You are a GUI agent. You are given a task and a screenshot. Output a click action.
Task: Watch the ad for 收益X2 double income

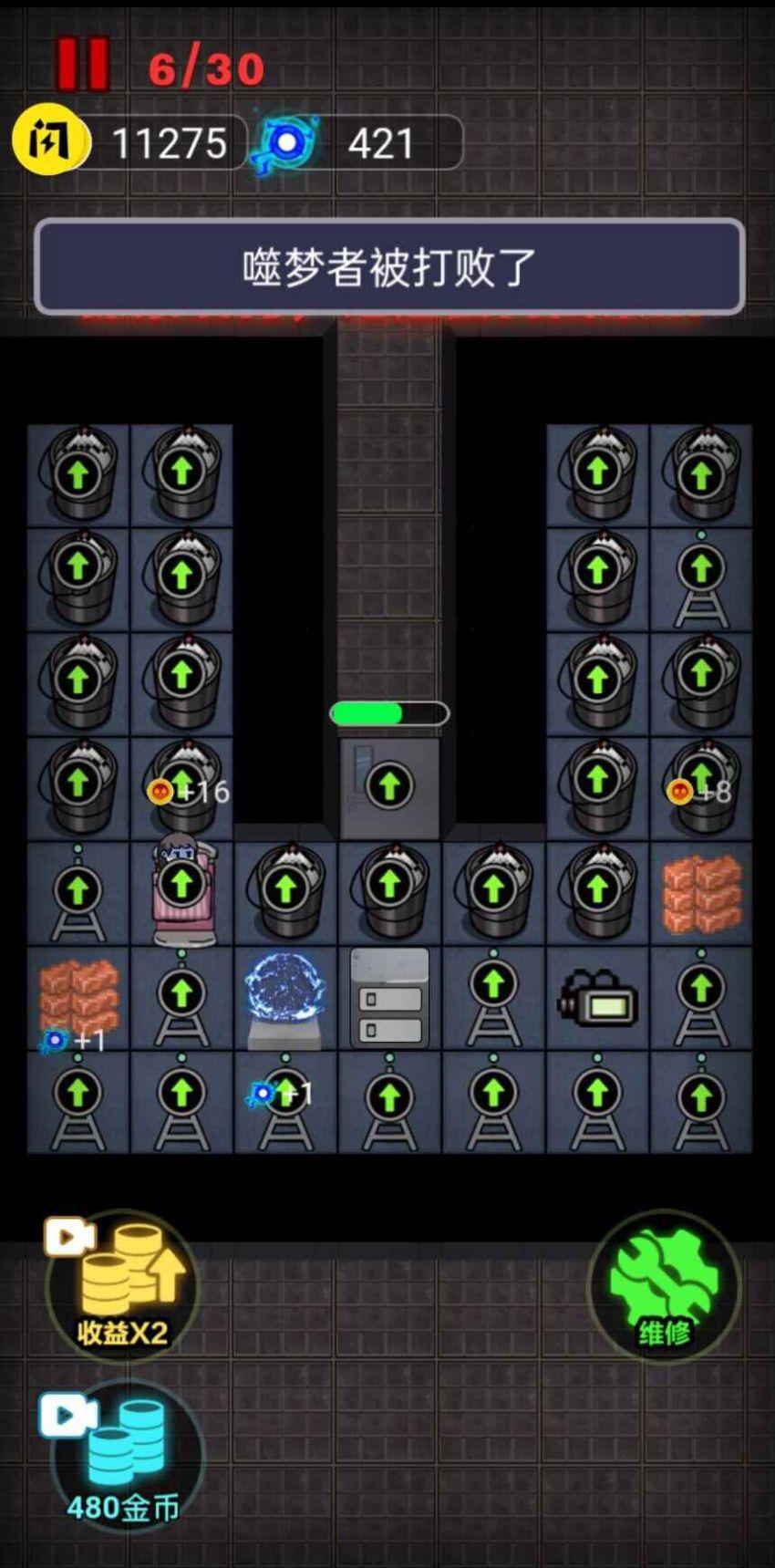120,1286
